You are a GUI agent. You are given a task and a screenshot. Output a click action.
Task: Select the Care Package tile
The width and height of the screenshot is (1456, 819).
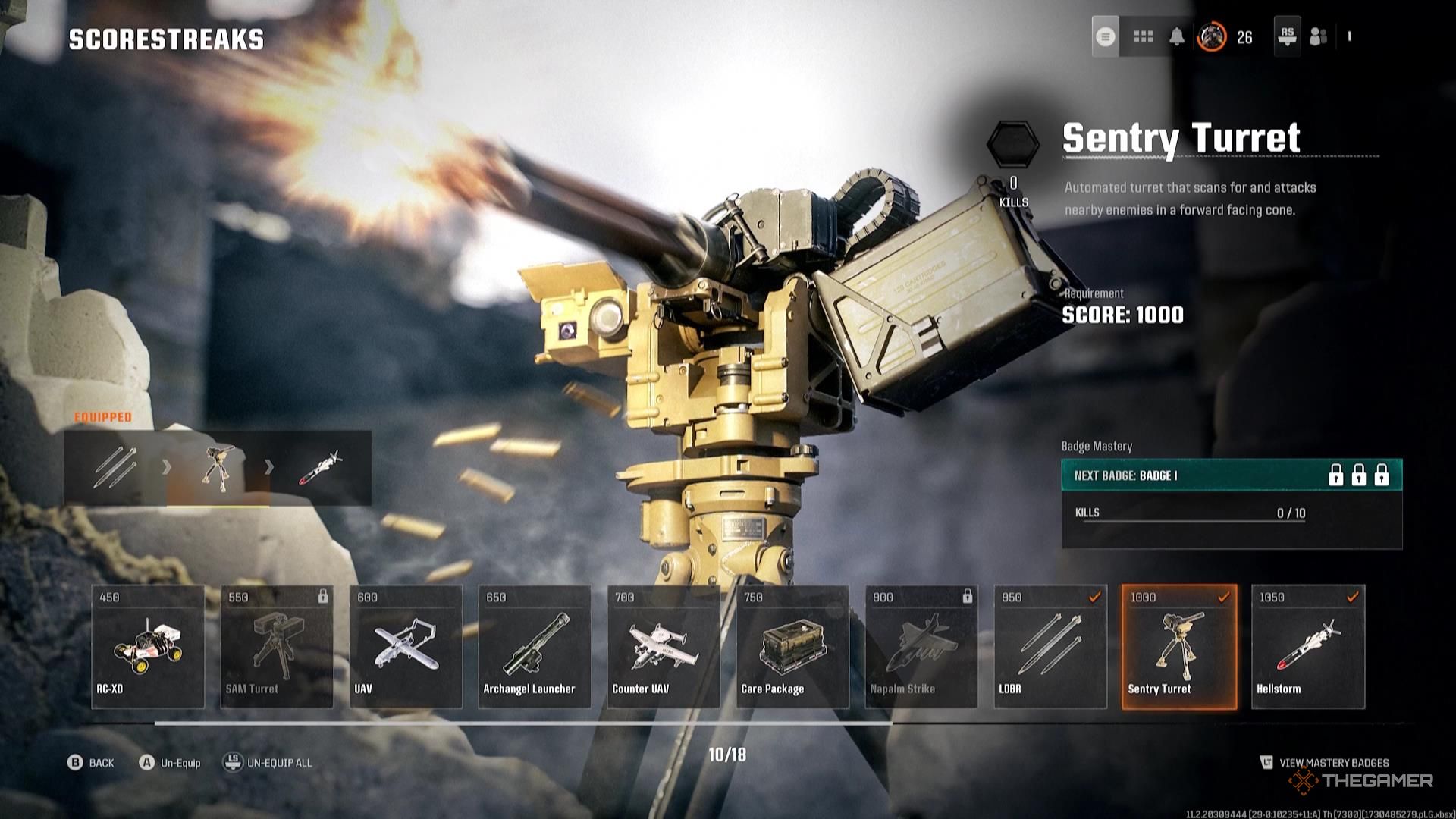click(x=792, y=646)
